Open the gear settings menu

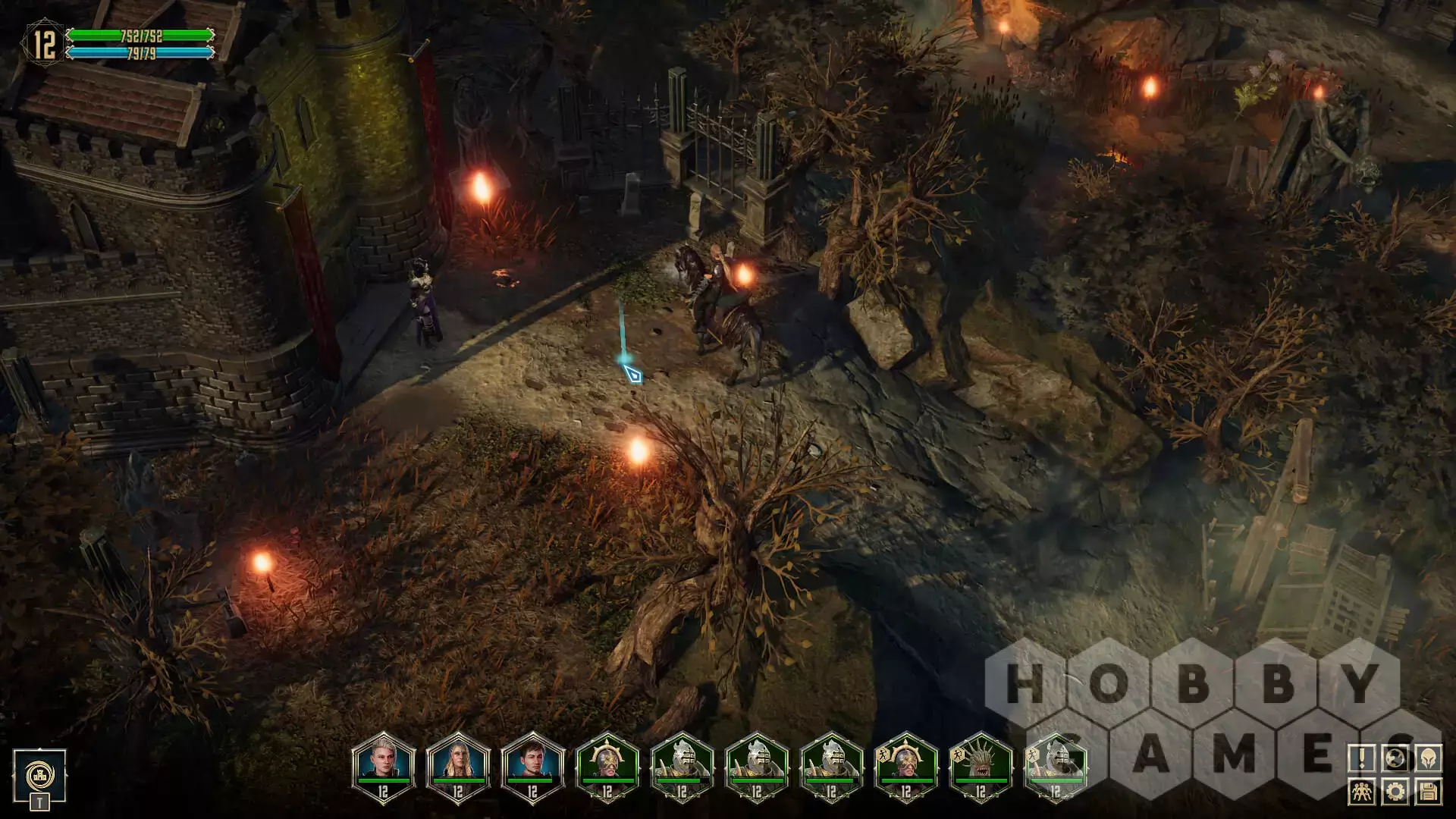tap(1395, 792)
